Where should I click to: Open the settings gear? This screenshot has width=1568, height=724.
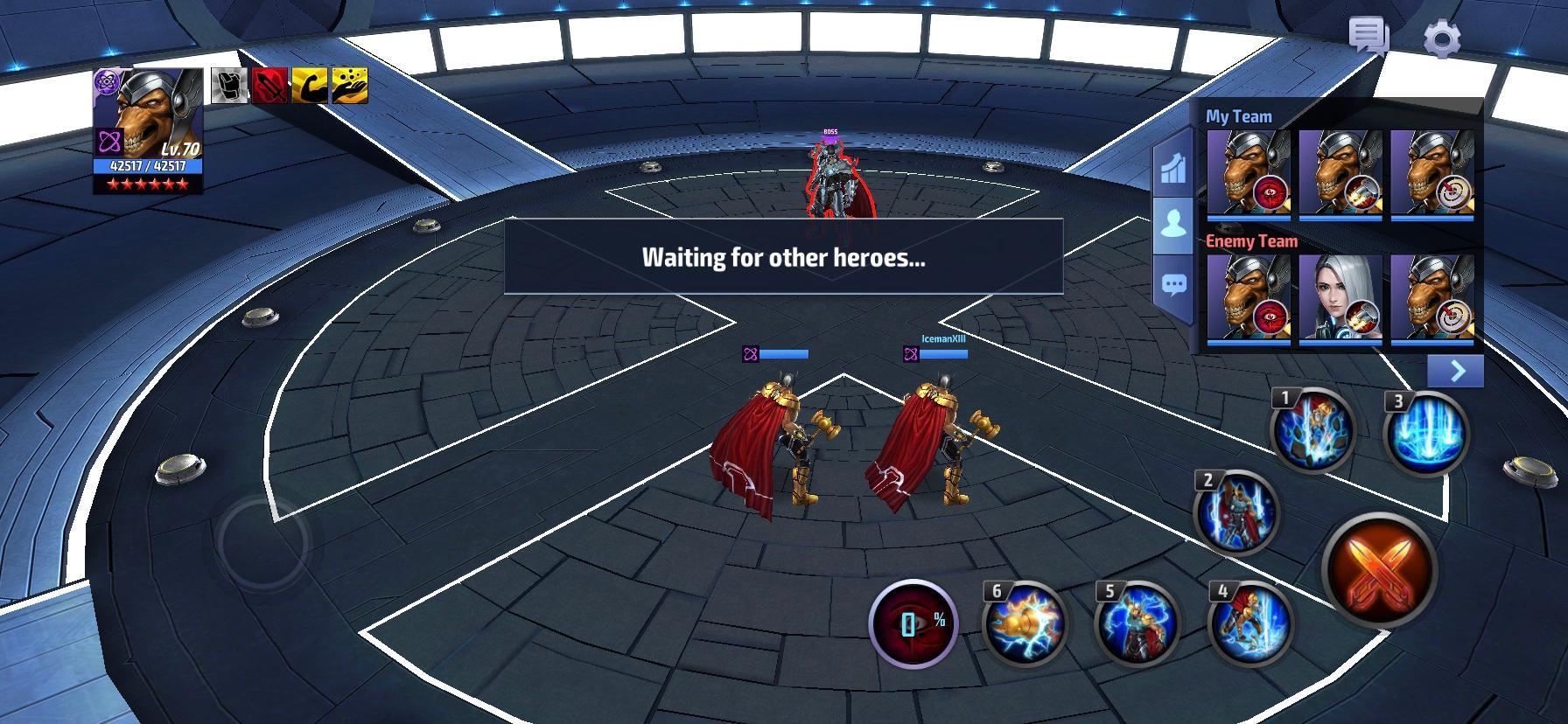1442,36
